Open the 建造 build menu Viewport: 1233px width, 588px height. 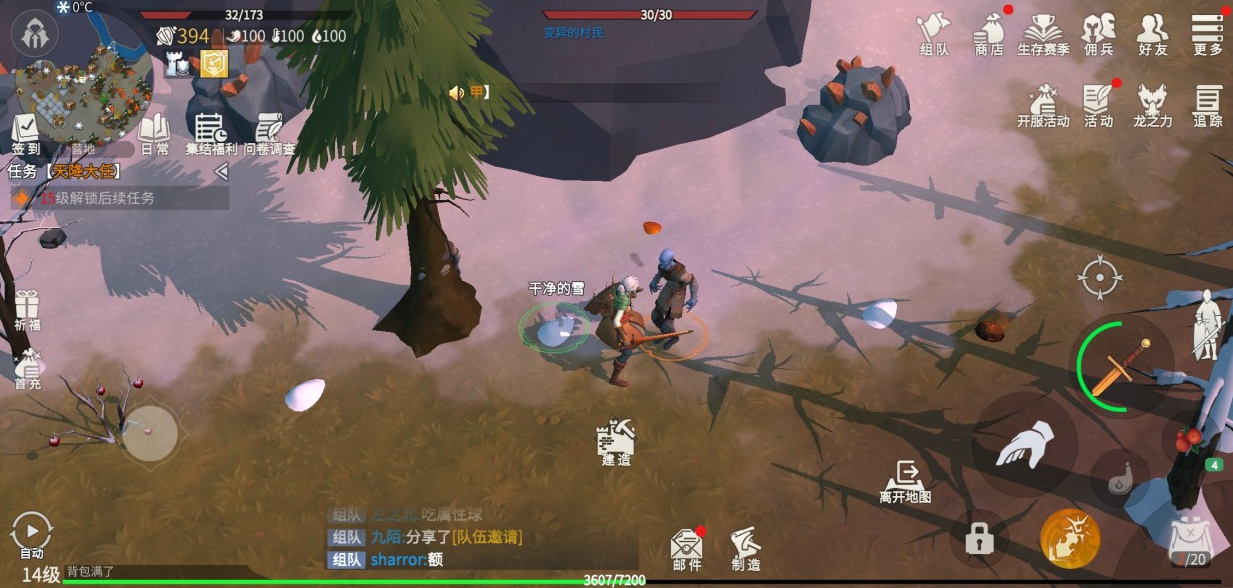(616, 442)
